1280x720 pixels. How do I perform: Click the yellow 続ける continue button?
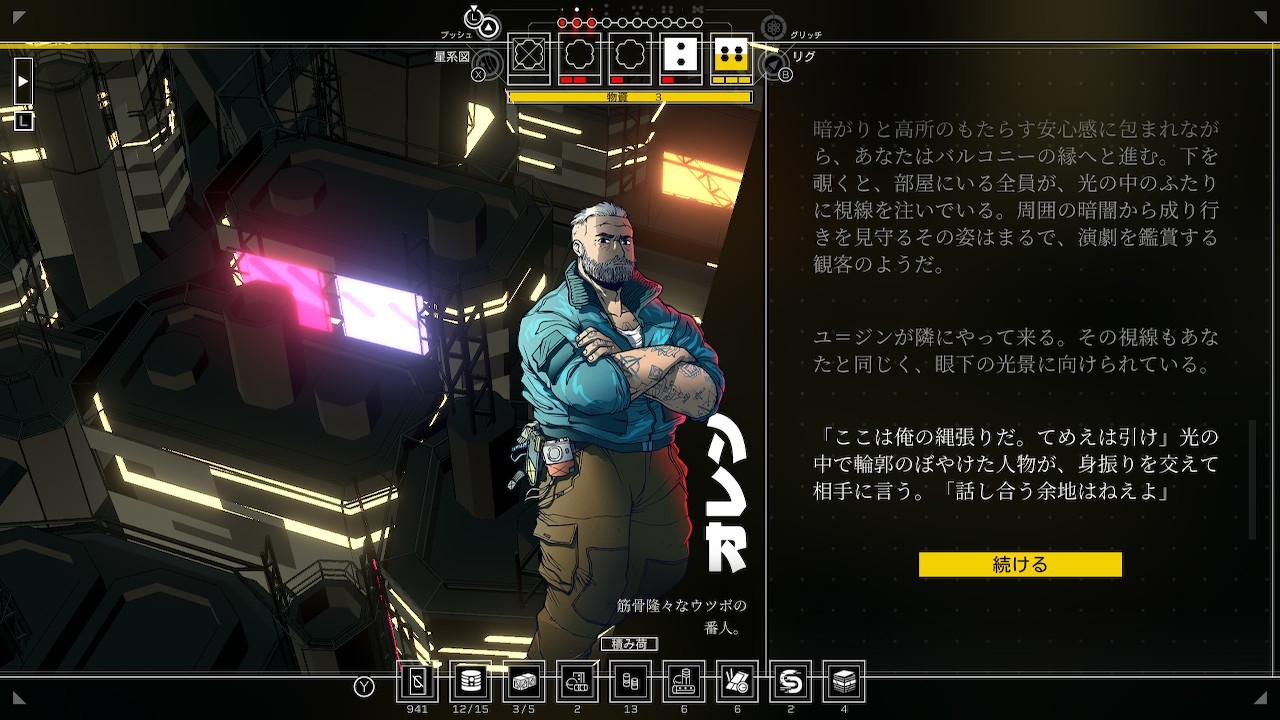pyautogui.click(x=1020, y=565)
